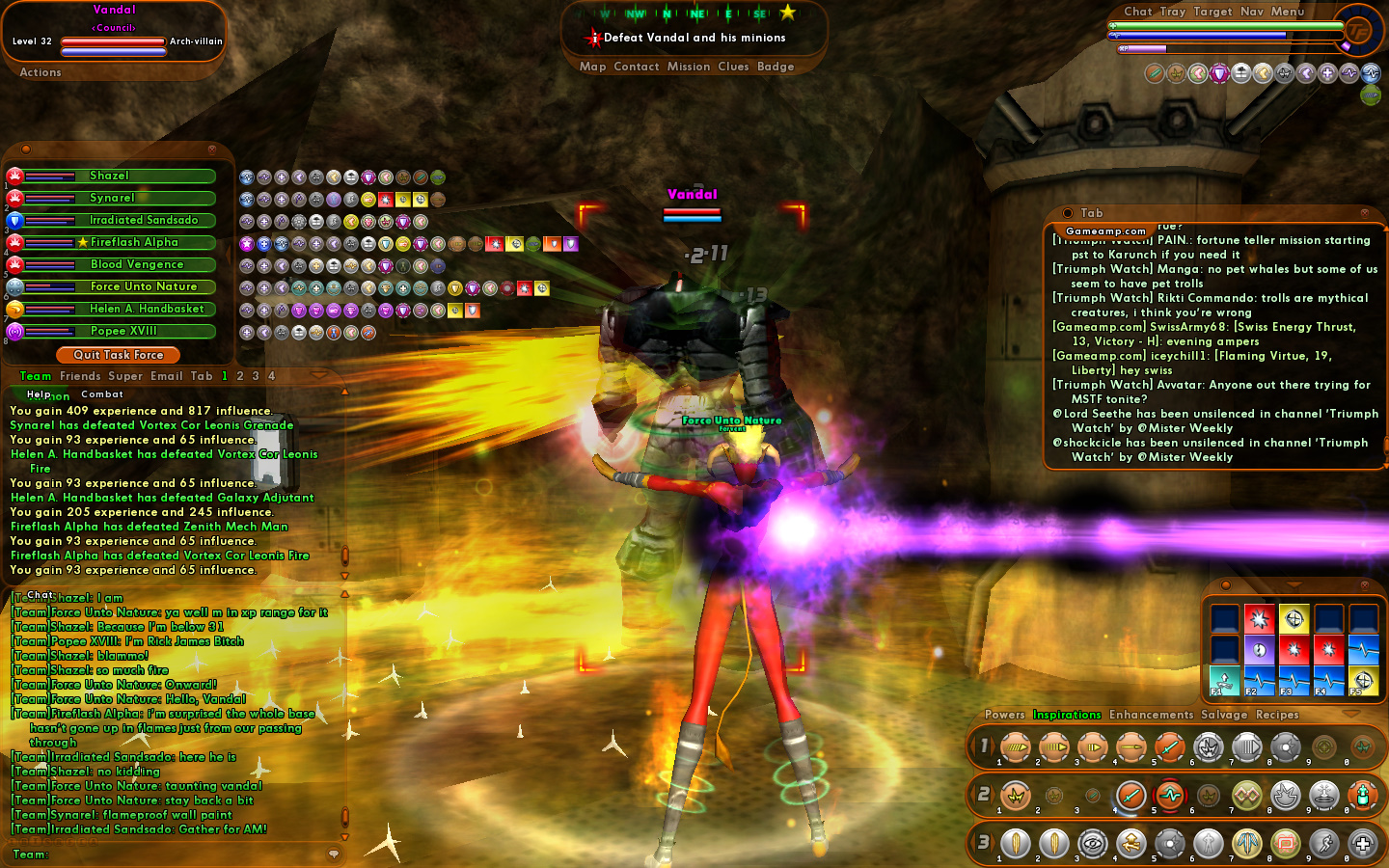
Task: Click the Quit Task Force button
Action: (x=119, y=355)
